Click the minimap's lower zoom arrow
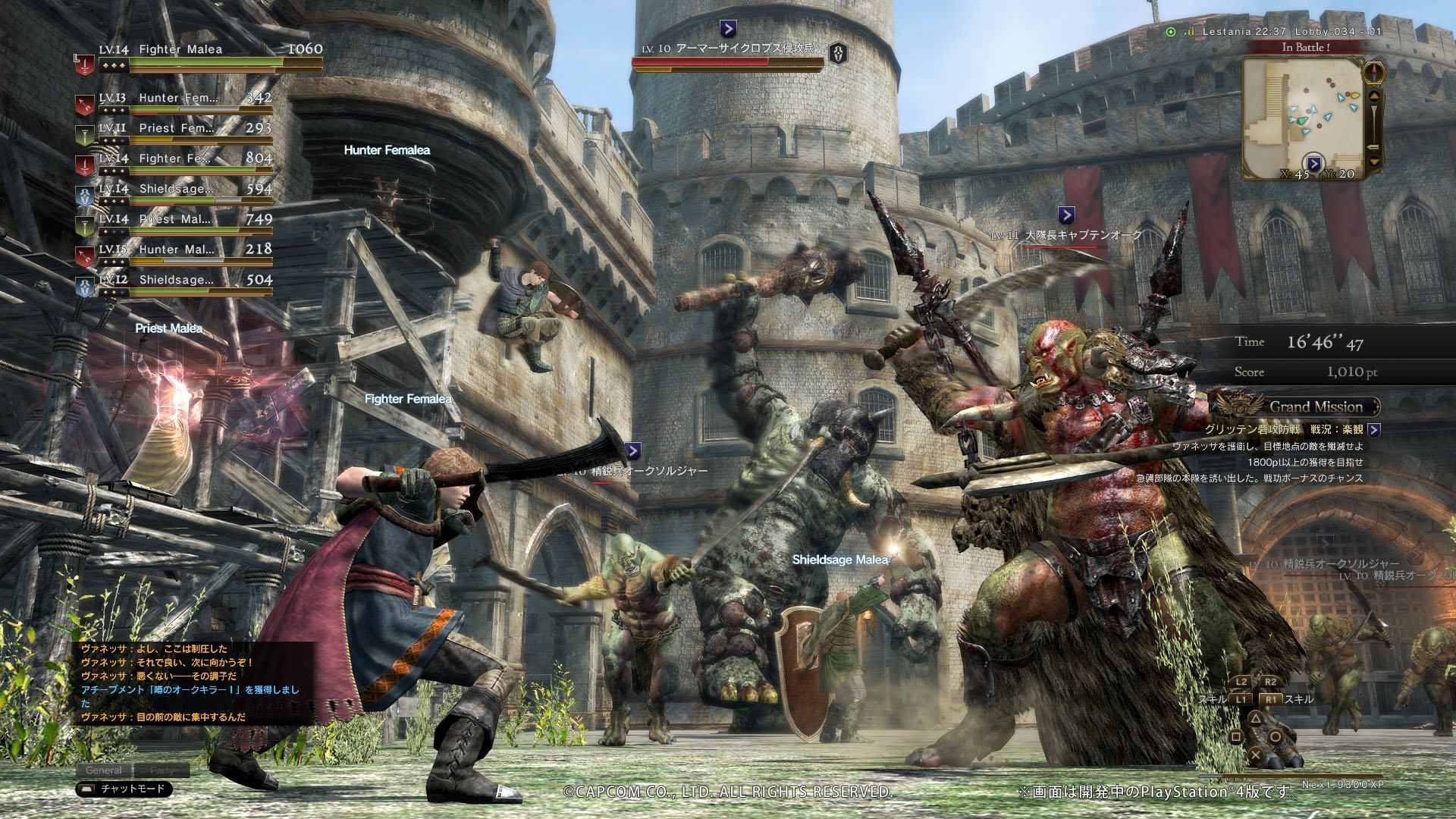Screen dimensions: 1456x819 pyautogui.click(x=1373, y=161)
